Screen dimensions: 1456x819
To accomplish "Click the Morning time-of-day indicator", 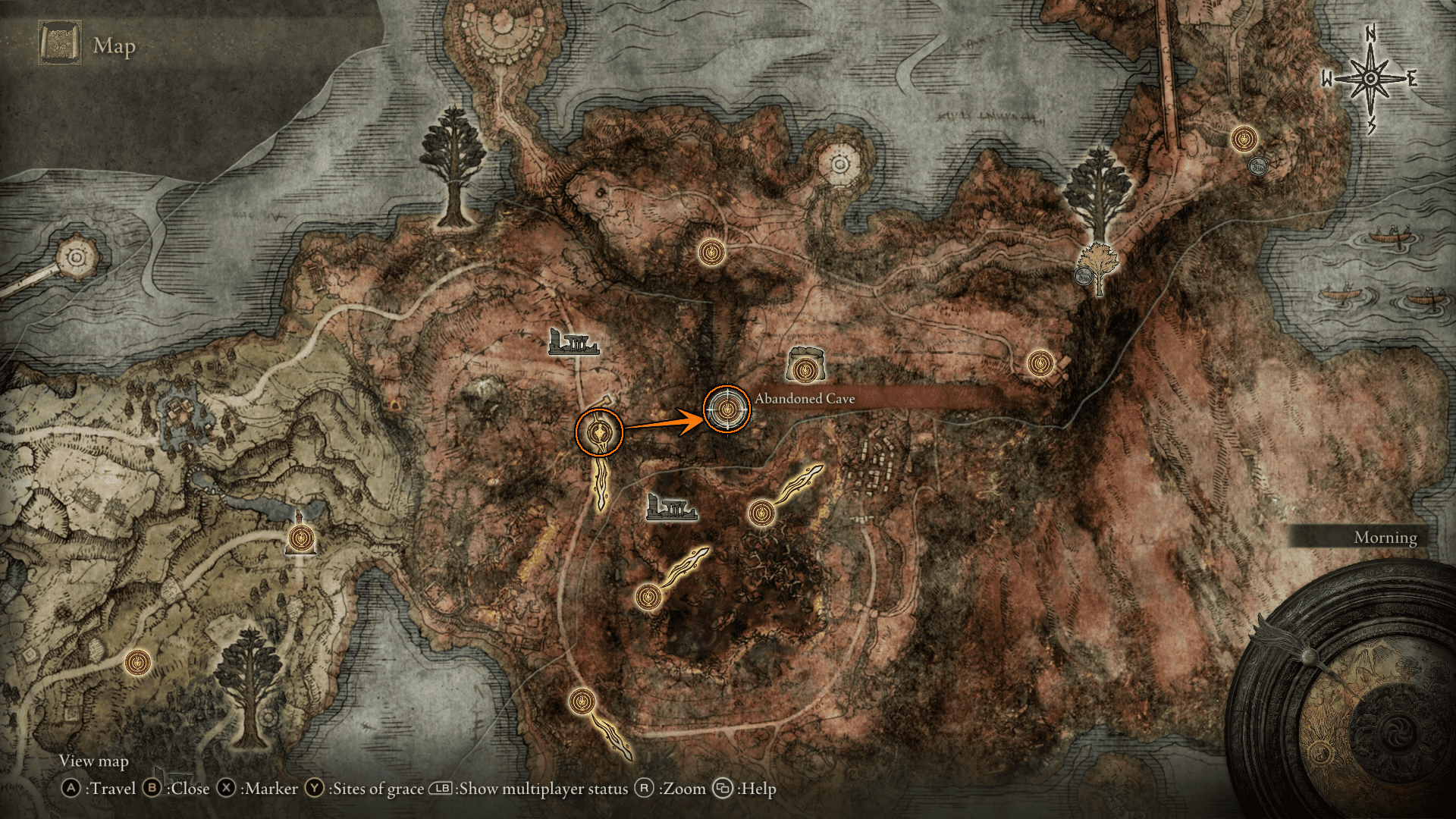I will coord(1385,538).
